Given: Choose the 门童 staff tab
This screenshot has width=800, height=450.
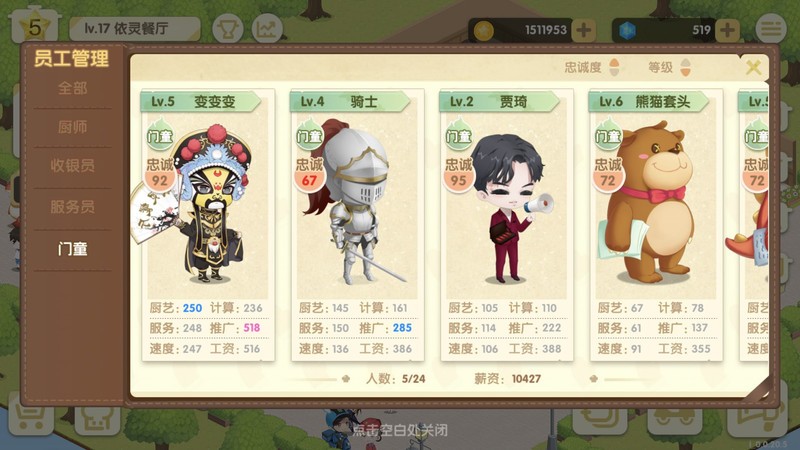Looking at the screenshot, I should coord(72,248).
